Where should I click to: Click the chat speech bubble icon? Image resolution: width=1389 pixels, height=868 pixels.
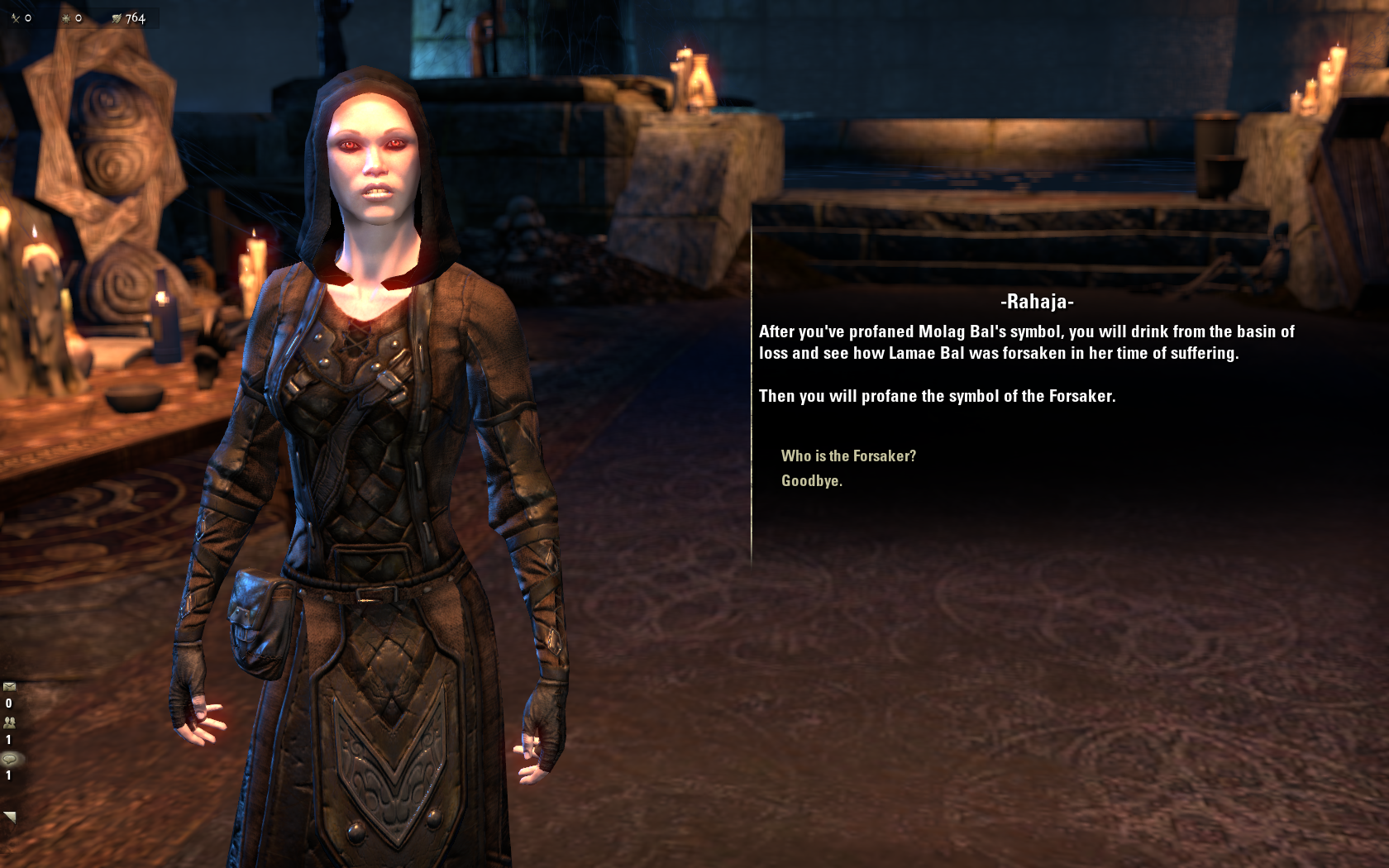[10, 759]
